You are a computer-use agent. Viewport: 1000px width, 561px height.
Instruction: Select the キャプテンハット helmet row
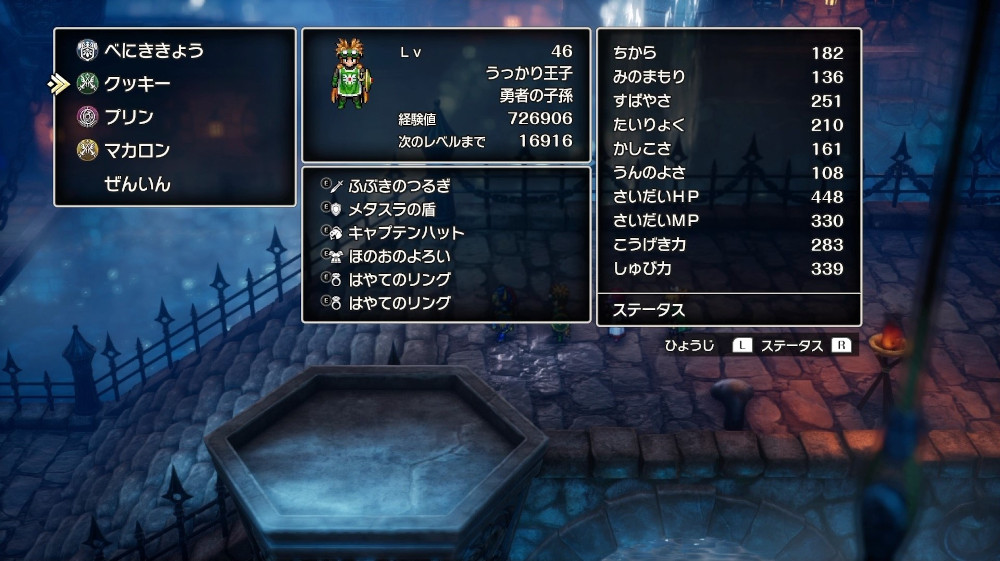406,233
